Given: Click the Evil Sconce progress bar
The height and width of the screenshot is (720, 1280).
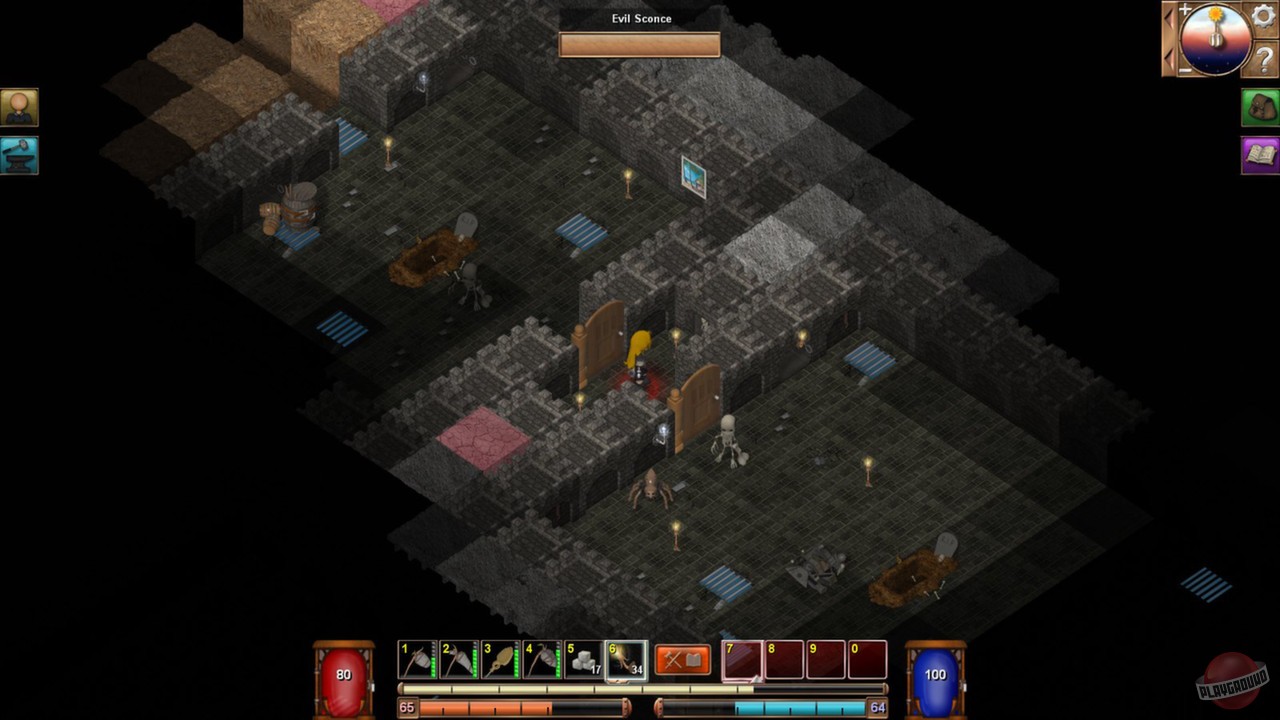Looking at the screenshot, I should coord(640,44).
